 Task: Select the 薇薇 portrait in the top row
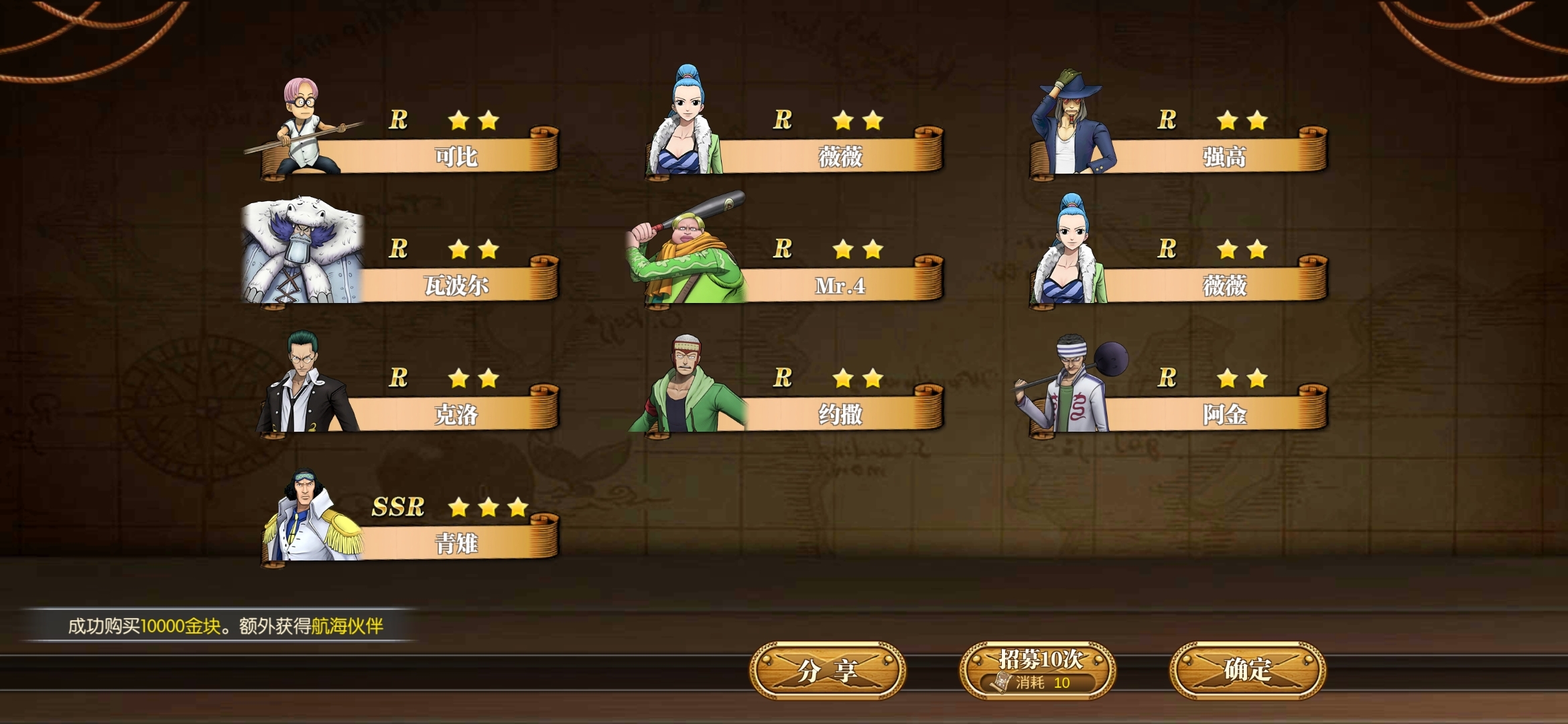(x=683, y=124)
